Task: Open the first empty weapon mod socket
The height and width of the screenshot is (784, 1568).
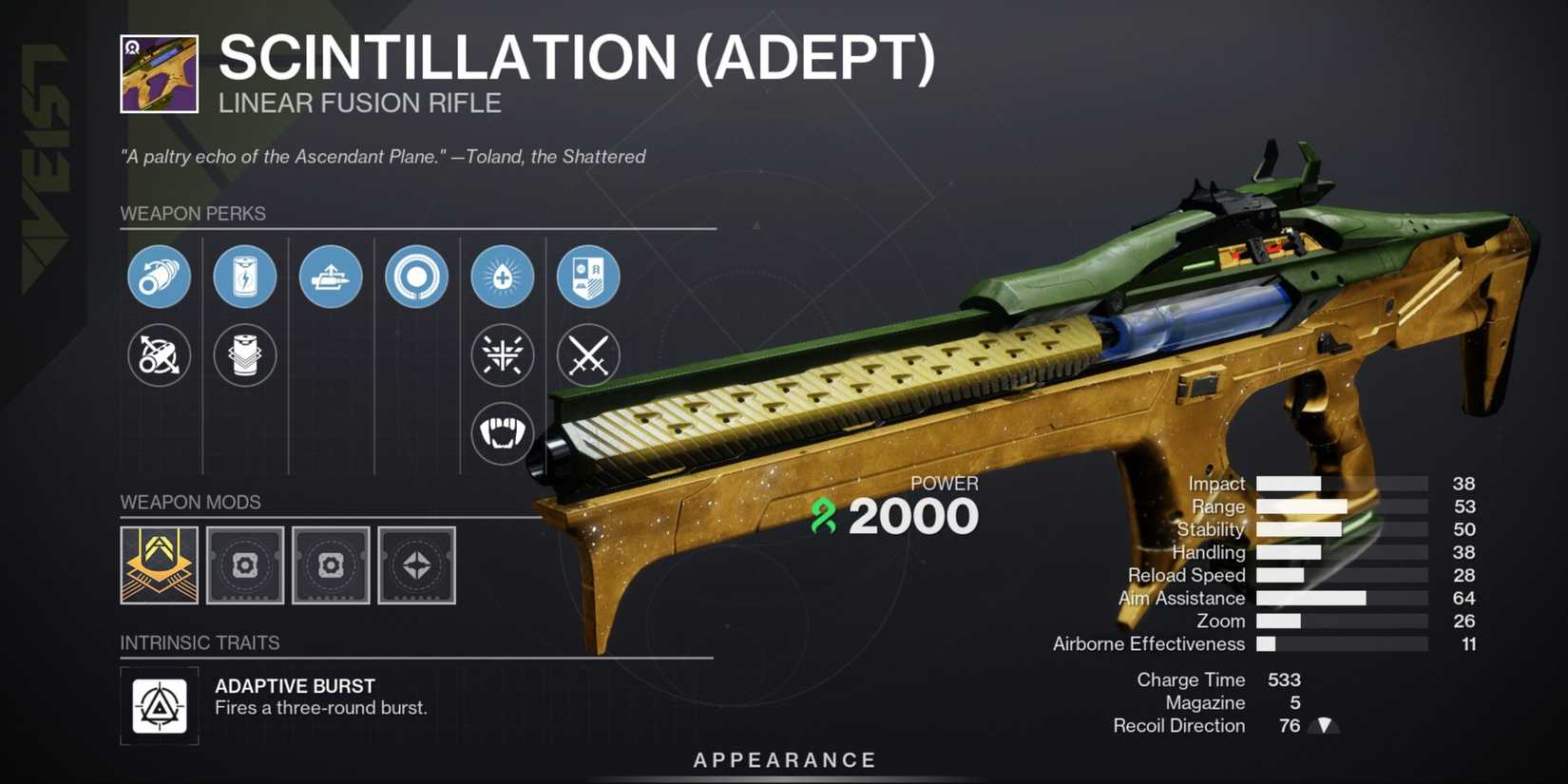Action: [x=245, y=565]
